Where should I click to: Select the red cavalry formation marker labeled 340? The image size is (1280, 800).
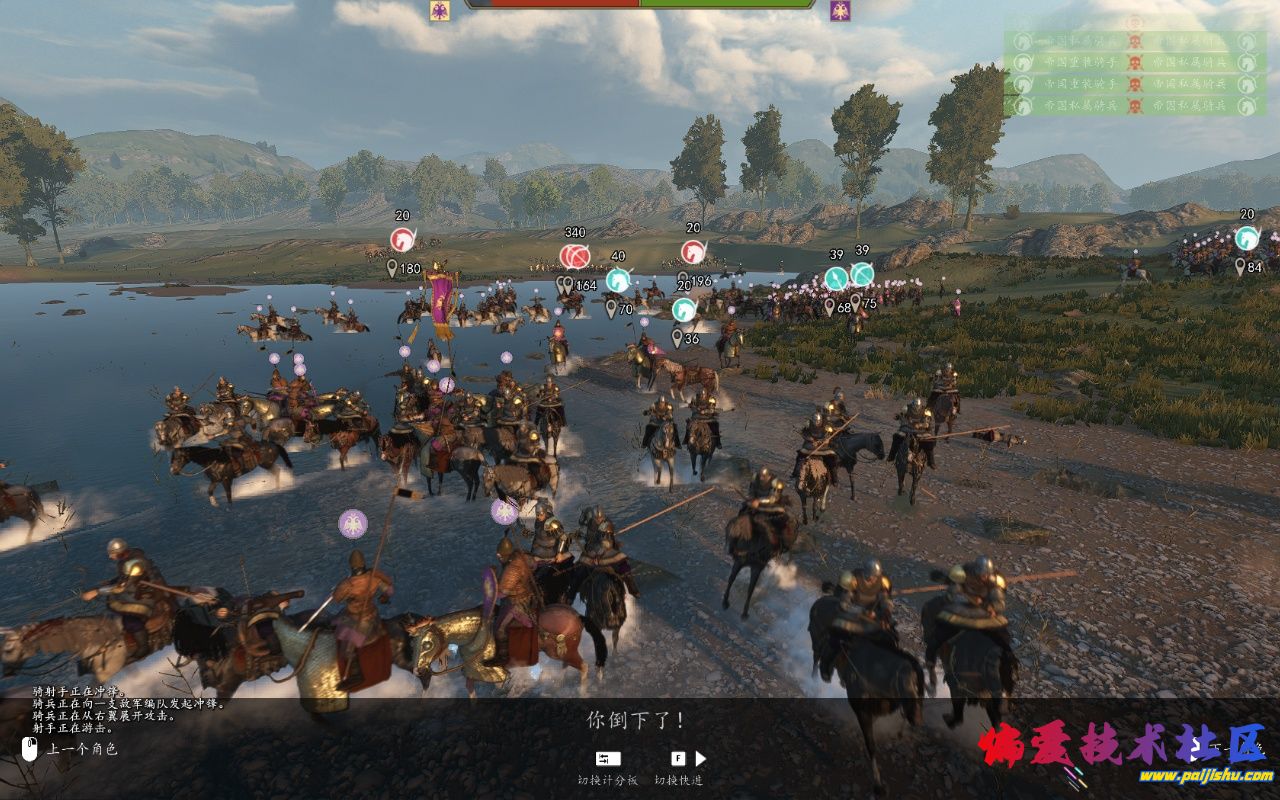(x=574, y=256)
